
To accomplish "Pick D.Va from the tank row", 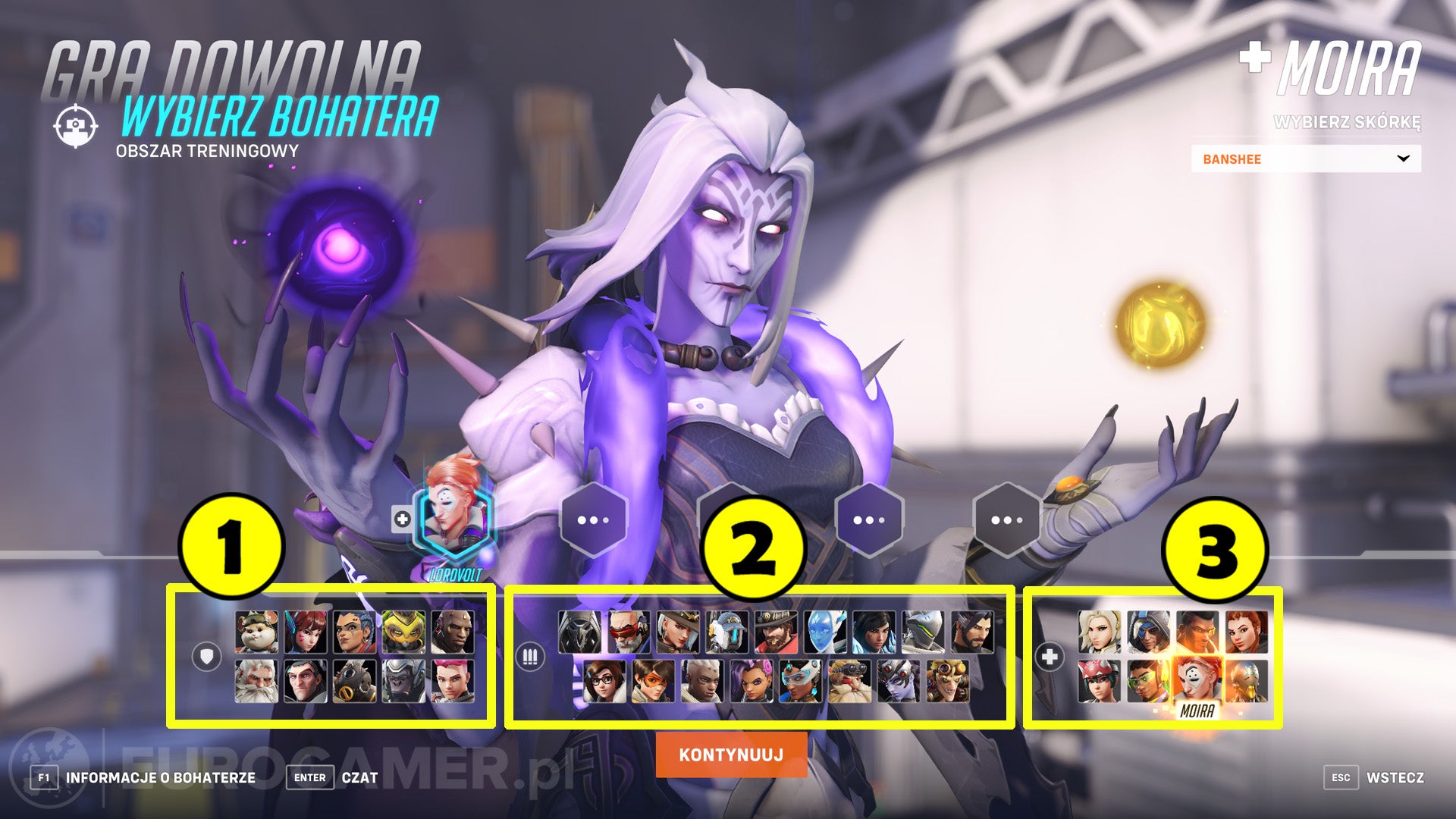I will [305, 632].
